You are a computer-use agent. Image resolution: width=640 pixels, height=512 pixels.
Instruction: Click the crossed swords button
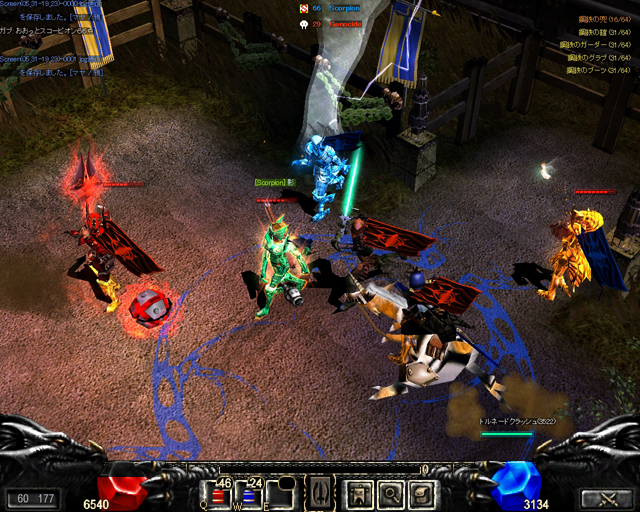[604, 499]
